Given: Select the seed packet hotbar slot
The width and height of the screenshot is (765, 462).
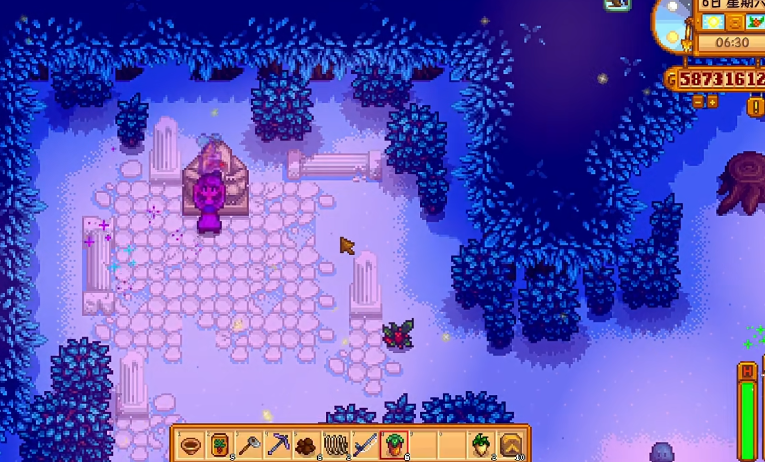Looking at the screenshot, I should pos(221,444).
